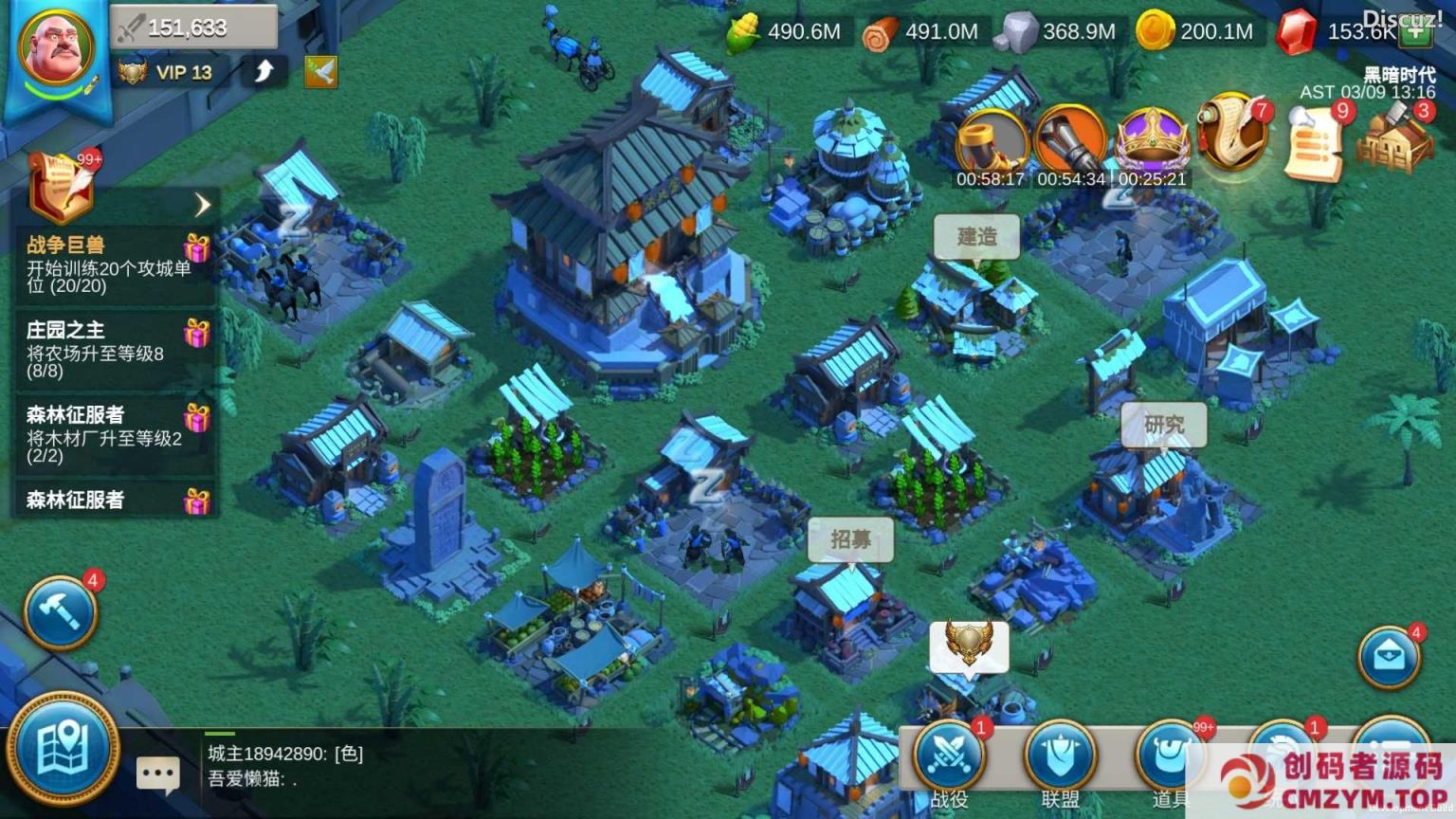Open the chat box
The image size is (1456, 819).
(x=157, y=774)
